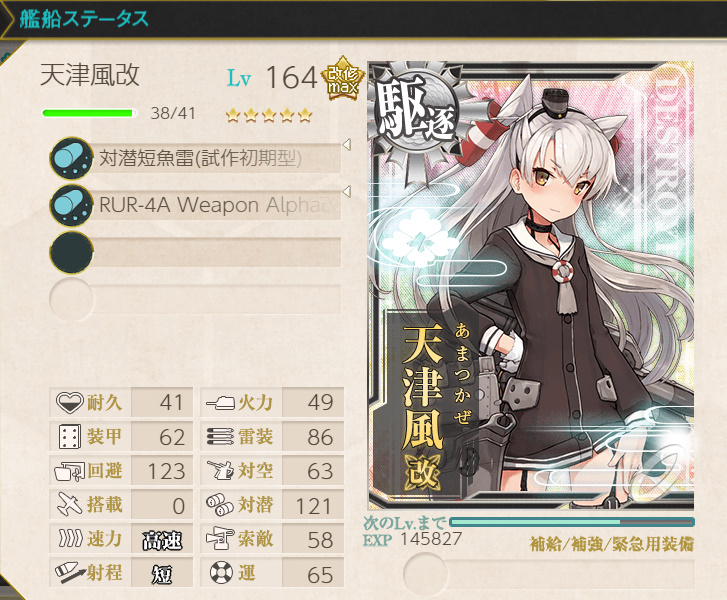
Task: Open the empty third equipment slot with the dark circle
Action: (x=200, y=252)
